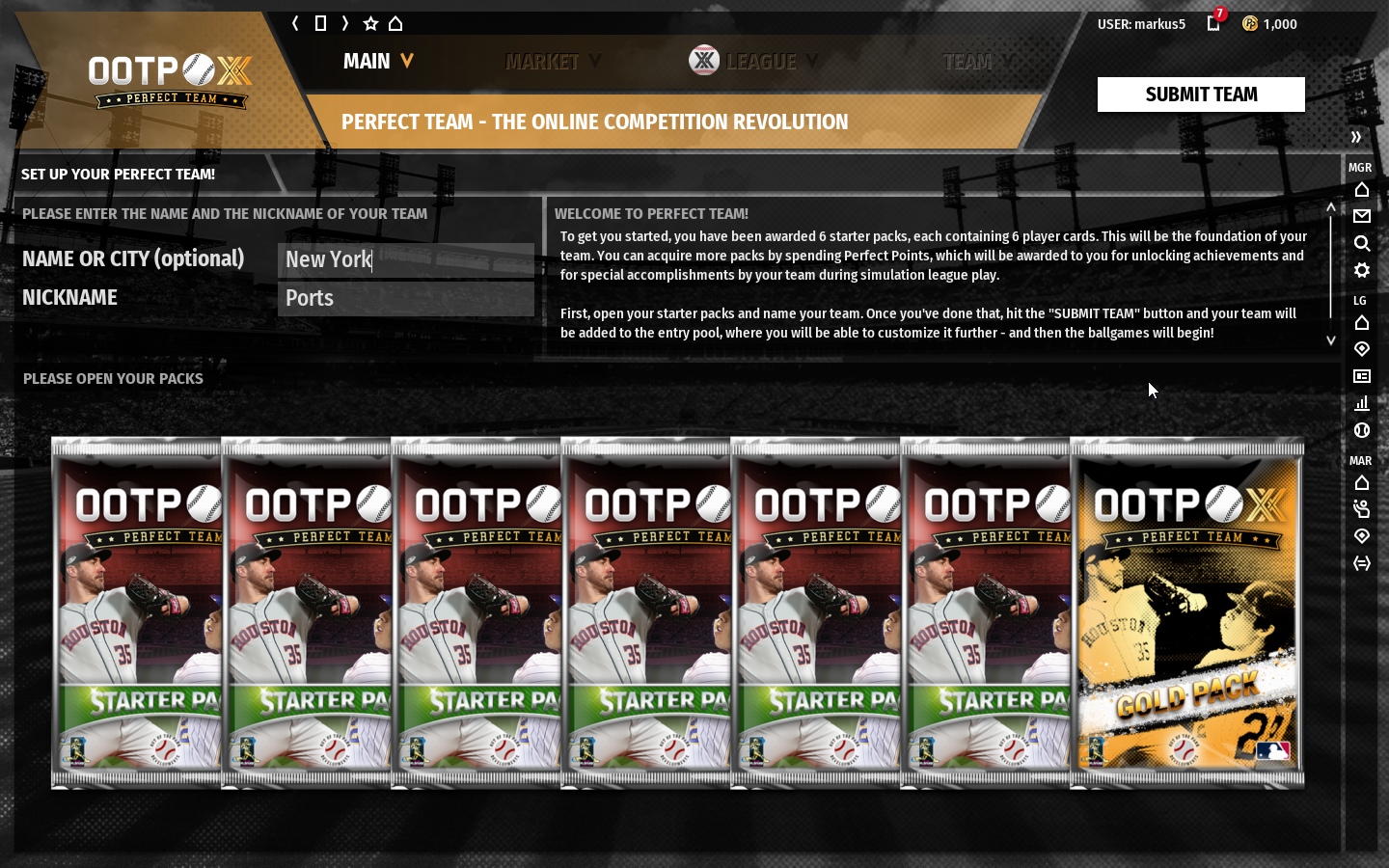
Task: Click the Nickname input field showing Ports
Action: pyautogui.click(x=406, y=298)
